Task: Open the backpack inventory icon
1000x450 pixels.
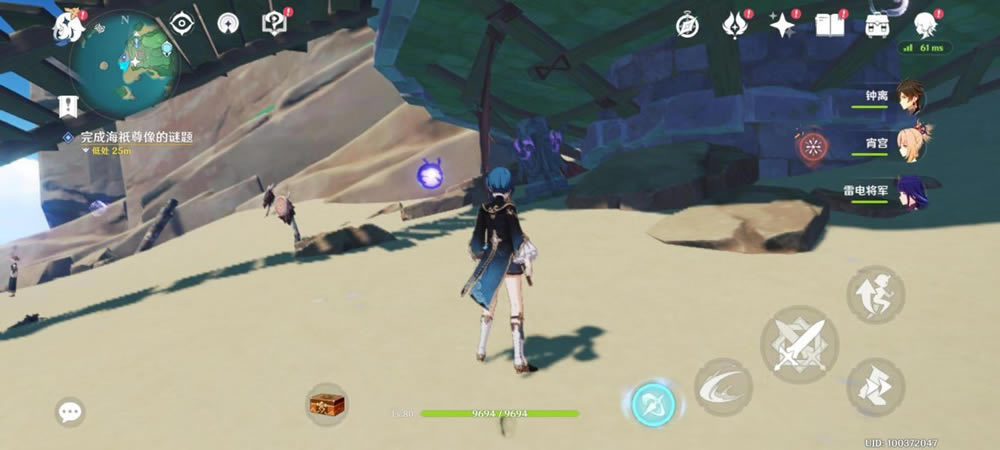Action: pos(879,25)
